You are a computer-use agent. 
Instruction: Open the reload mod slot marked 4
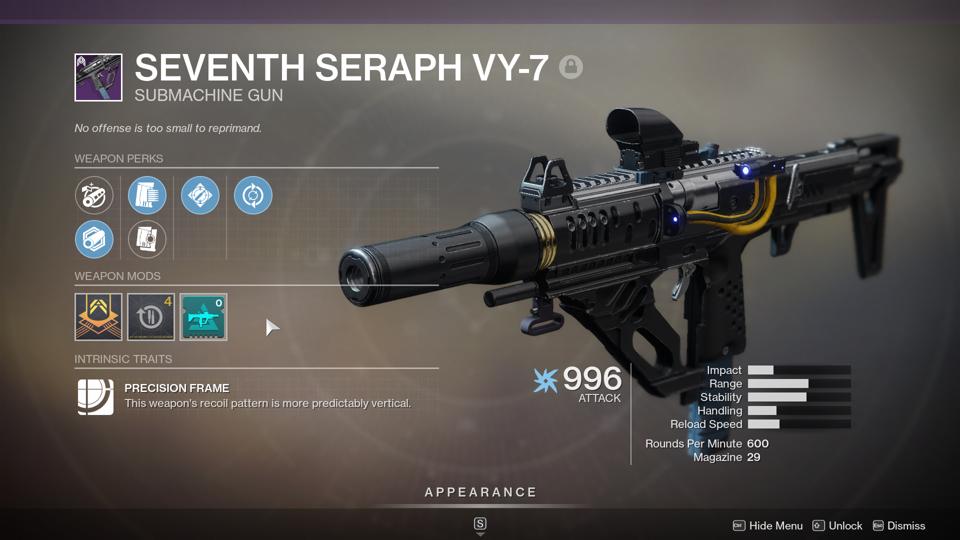point(151,317)
